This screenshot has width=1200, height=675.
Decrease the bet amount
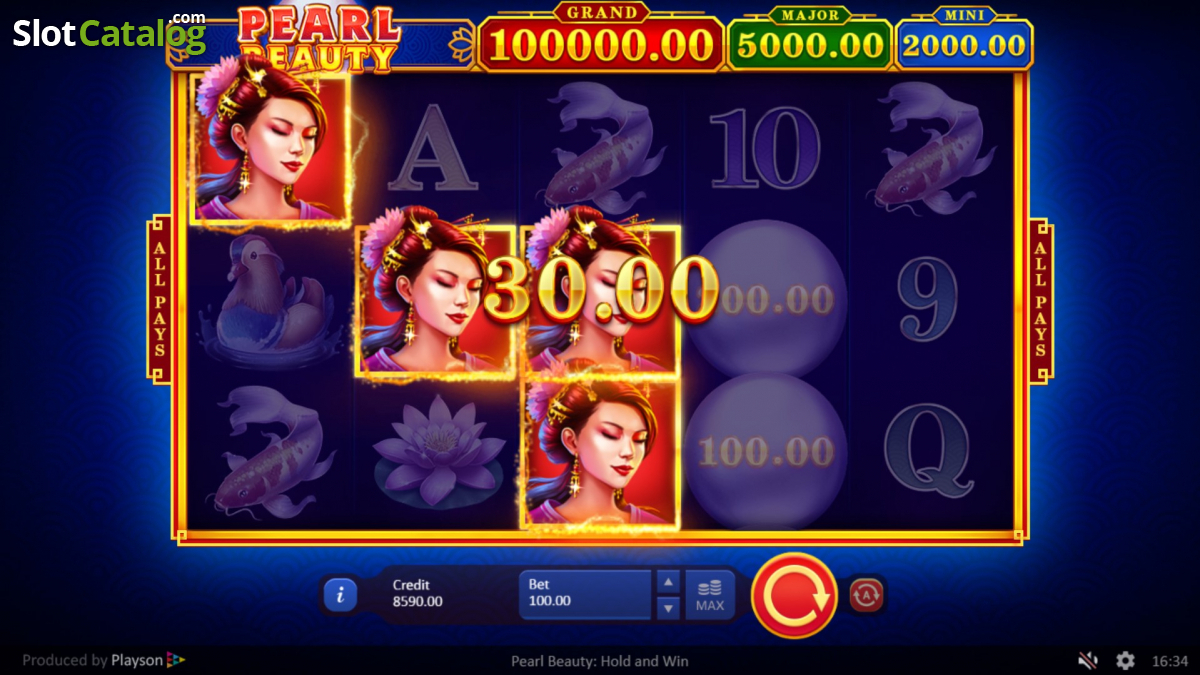click(x=668, y=607)
